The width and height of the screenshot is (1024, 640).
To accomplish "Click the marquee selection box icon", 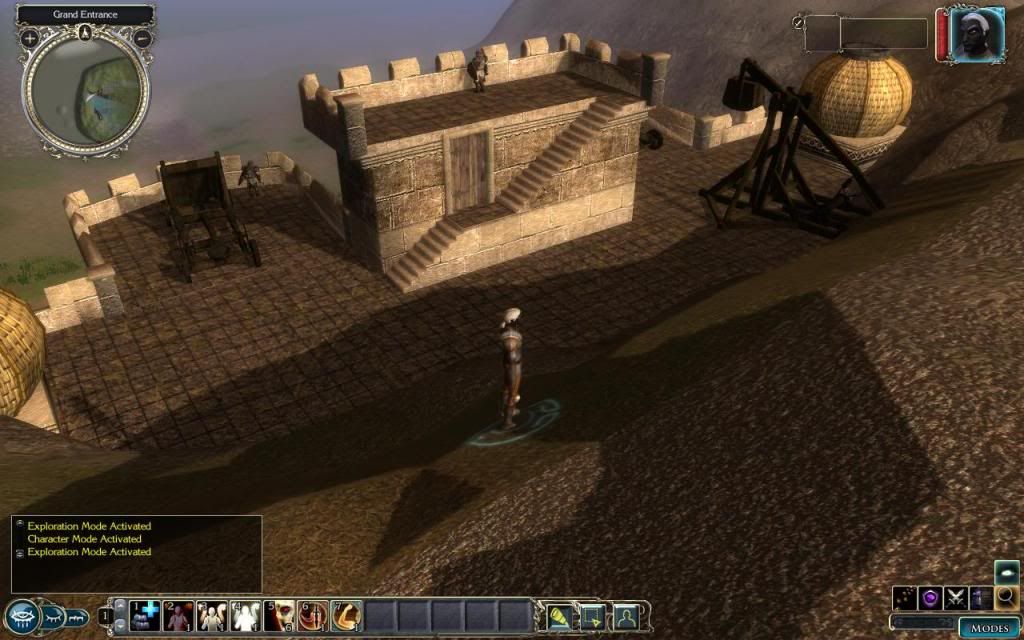I will coord(594,616).
